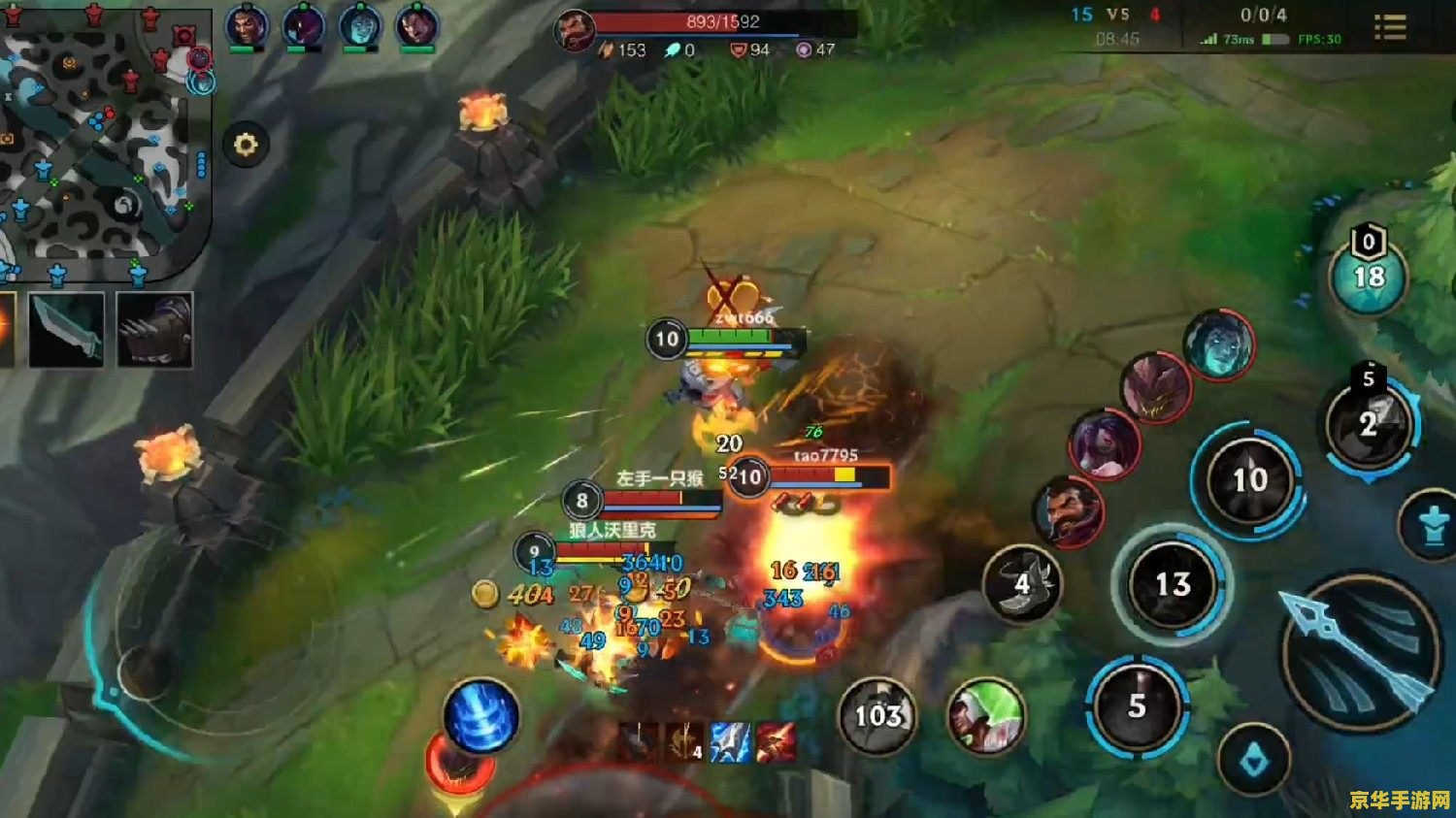The height and width of the screenshot is (818, 1456).
Task: Cast the summoner spell on 103 cooldown
Action: click(x=877, y=716)
